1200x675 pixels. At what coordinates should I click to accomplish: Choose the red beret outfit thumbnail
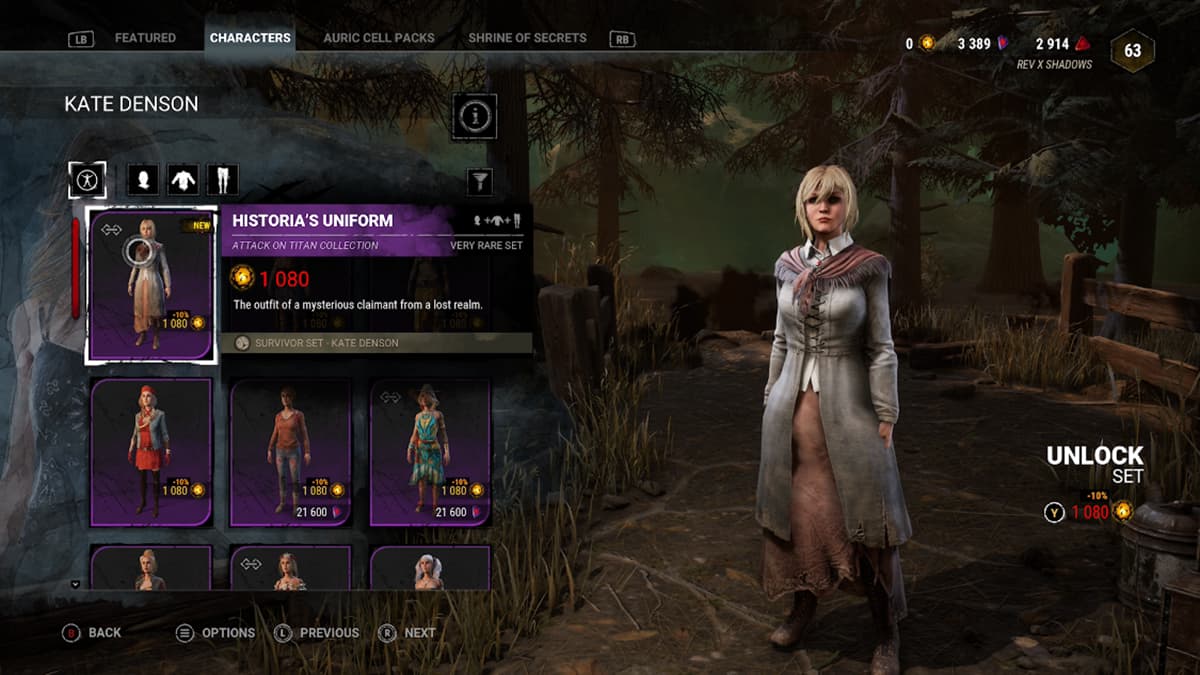(151, 451)
